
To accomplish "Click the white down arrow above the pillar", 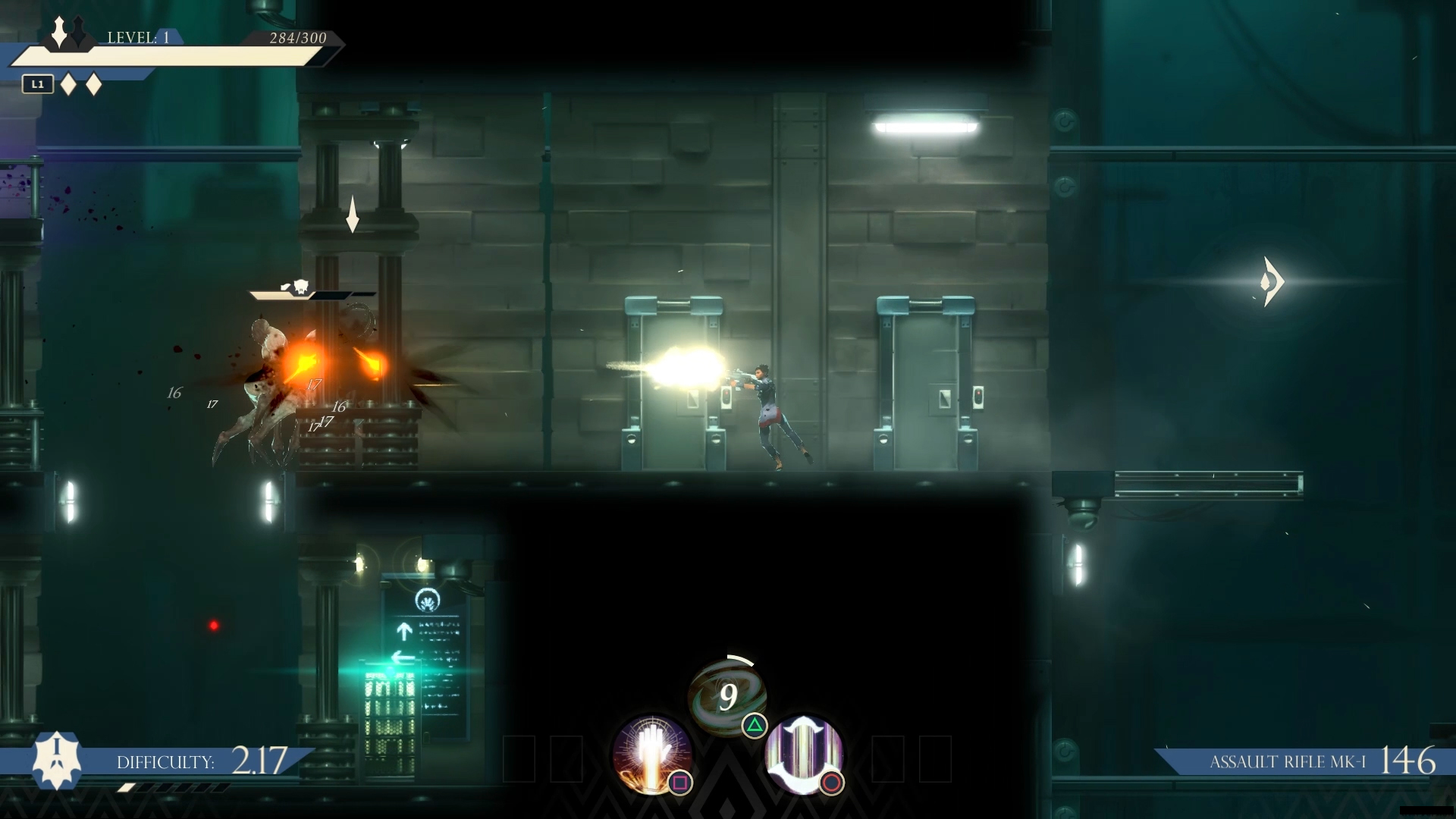I will [x=352, y=215].
